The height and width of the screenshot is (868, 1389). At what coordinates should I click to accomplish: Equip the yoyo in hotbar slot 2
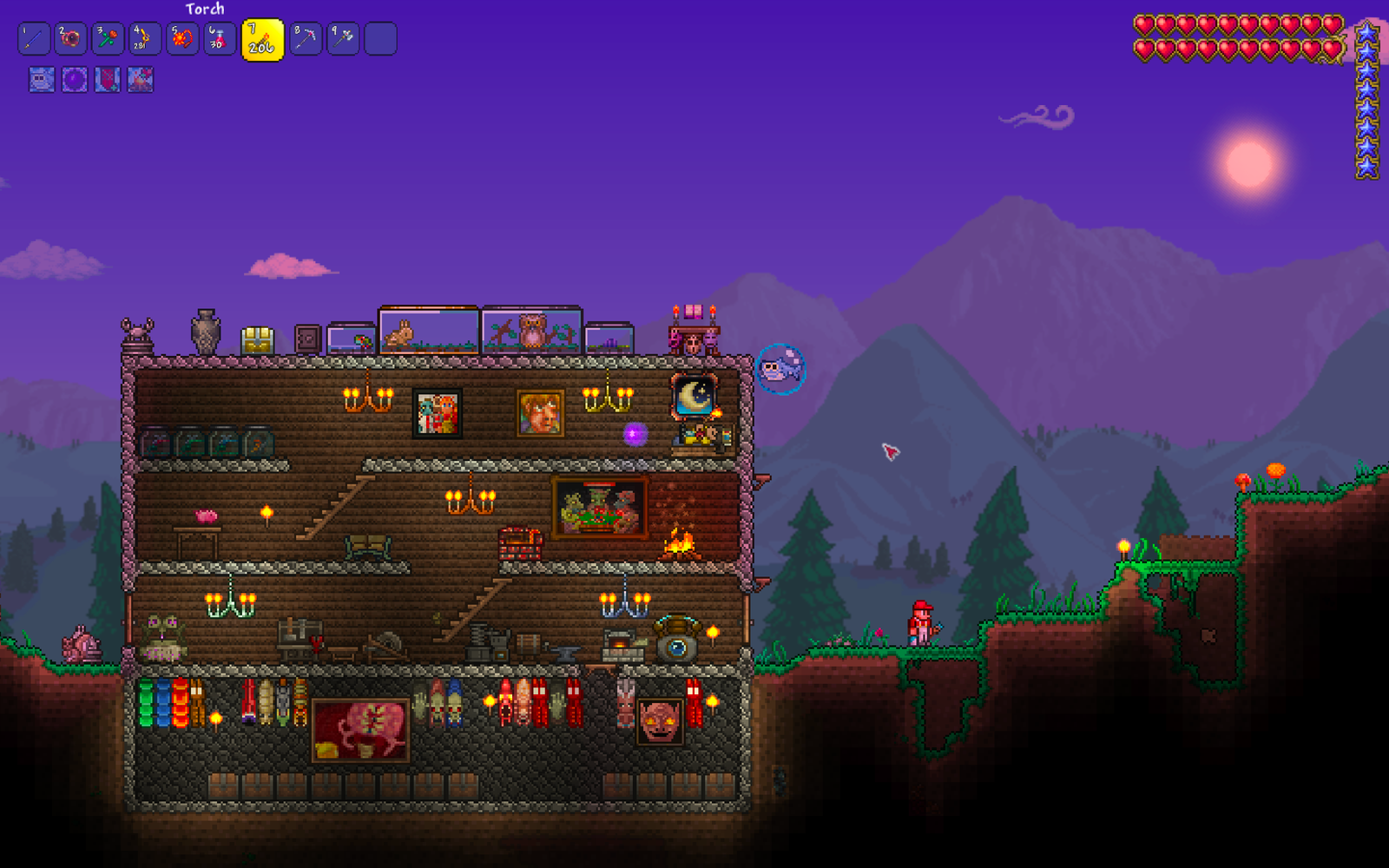point(70,38)
